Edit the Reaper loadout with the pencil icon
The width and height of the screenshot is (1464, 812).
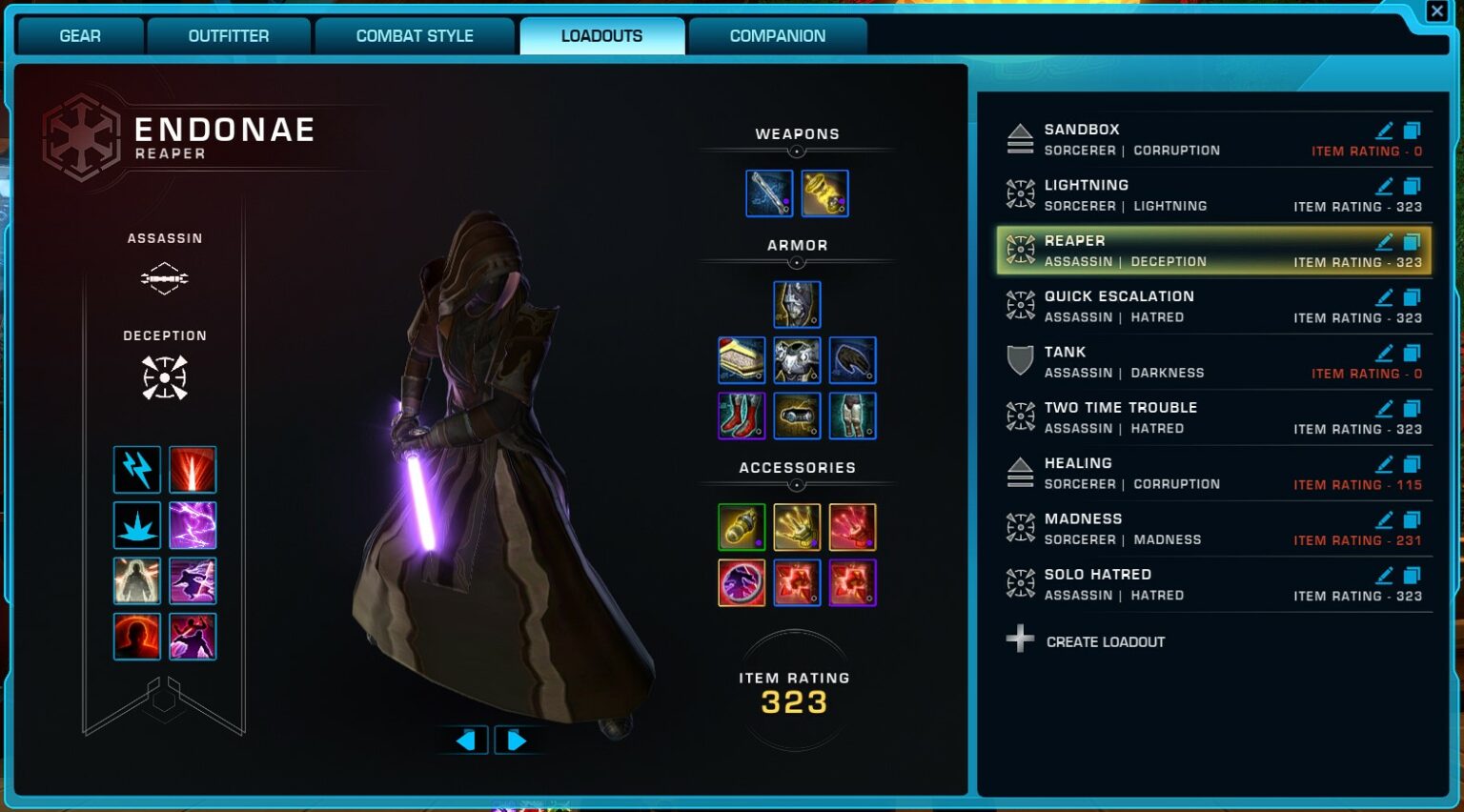[x=1384, y=241]
